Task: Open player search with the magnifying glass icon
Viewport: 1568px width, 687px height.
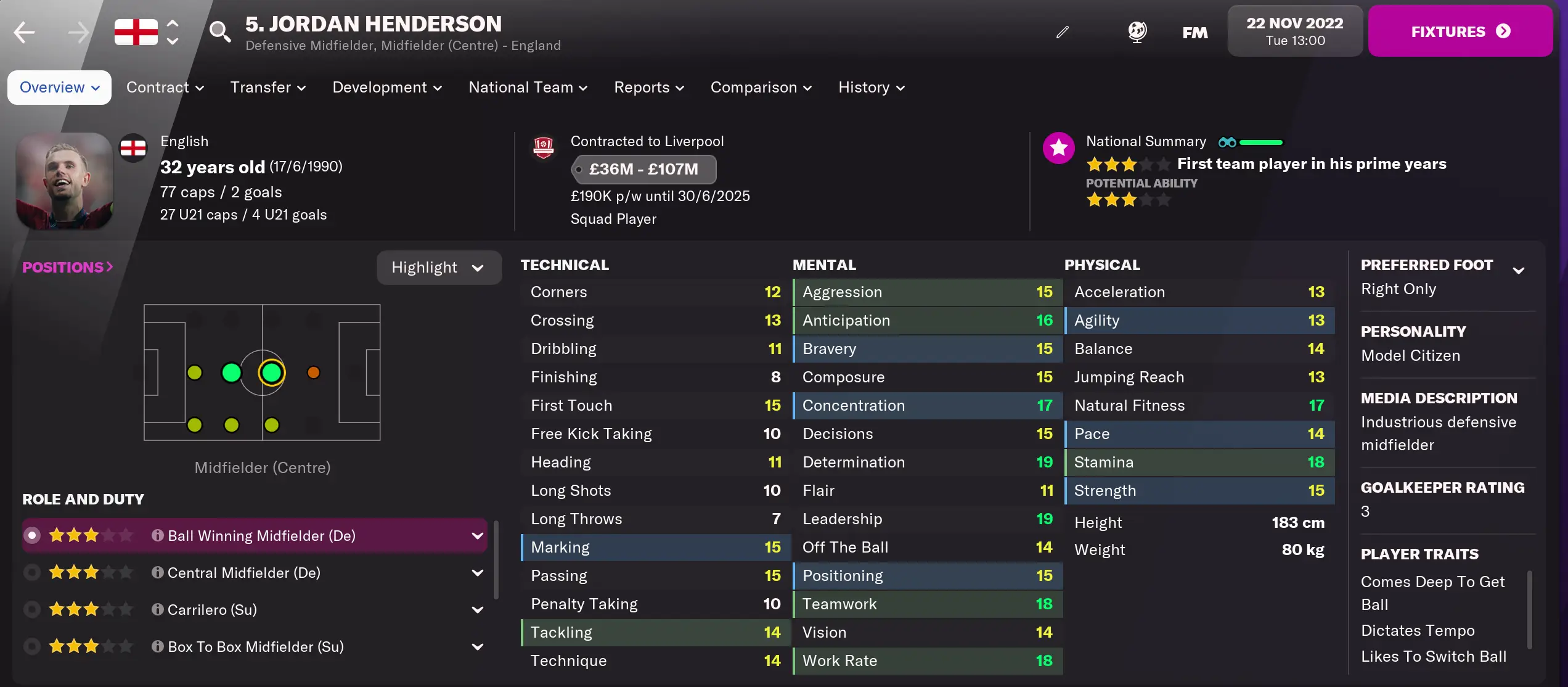Action: click(x=220, y=32)
